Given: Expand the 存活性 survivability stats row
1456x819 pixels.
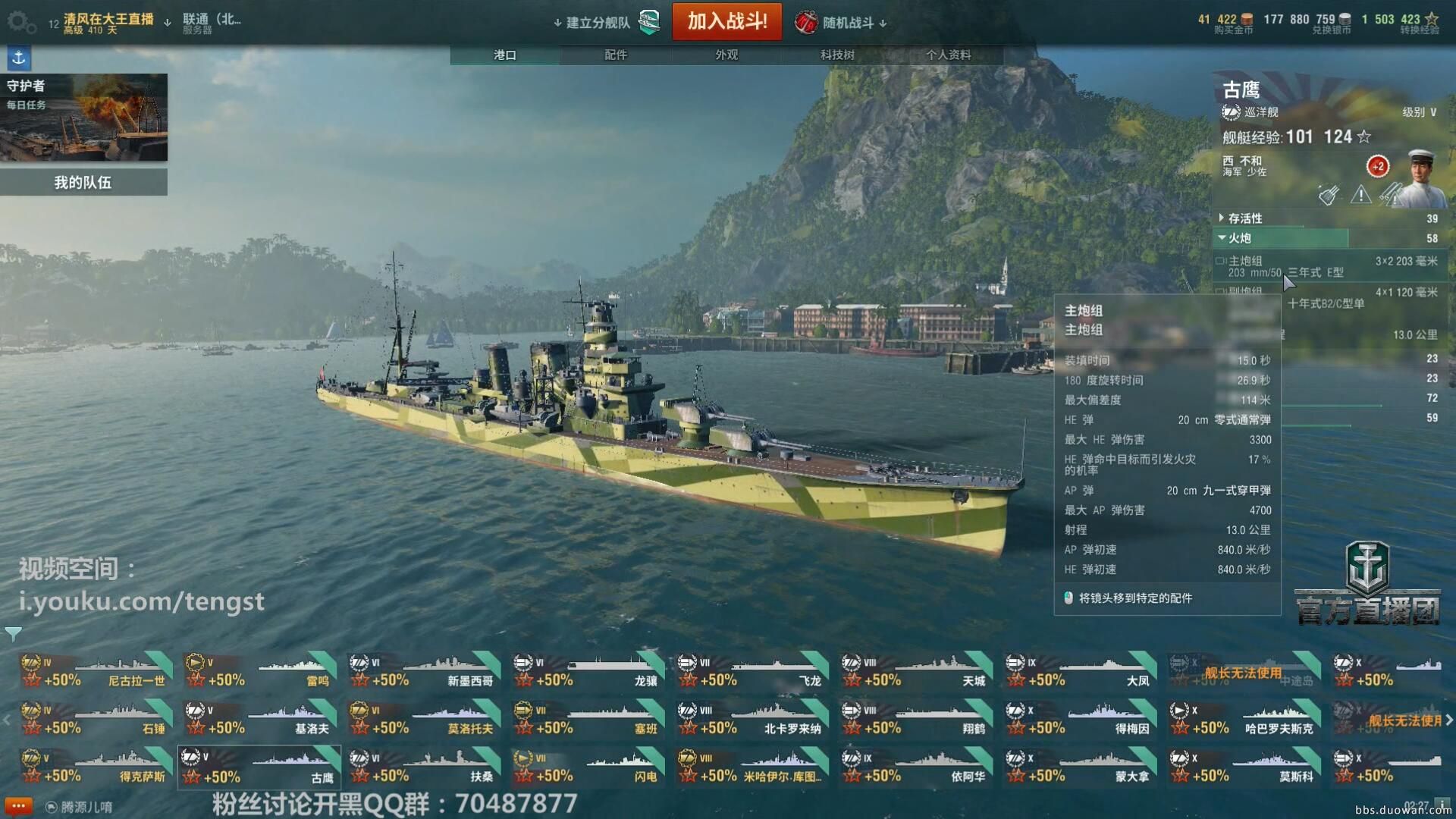Looking at the screenshot, I should (1245, 218).
